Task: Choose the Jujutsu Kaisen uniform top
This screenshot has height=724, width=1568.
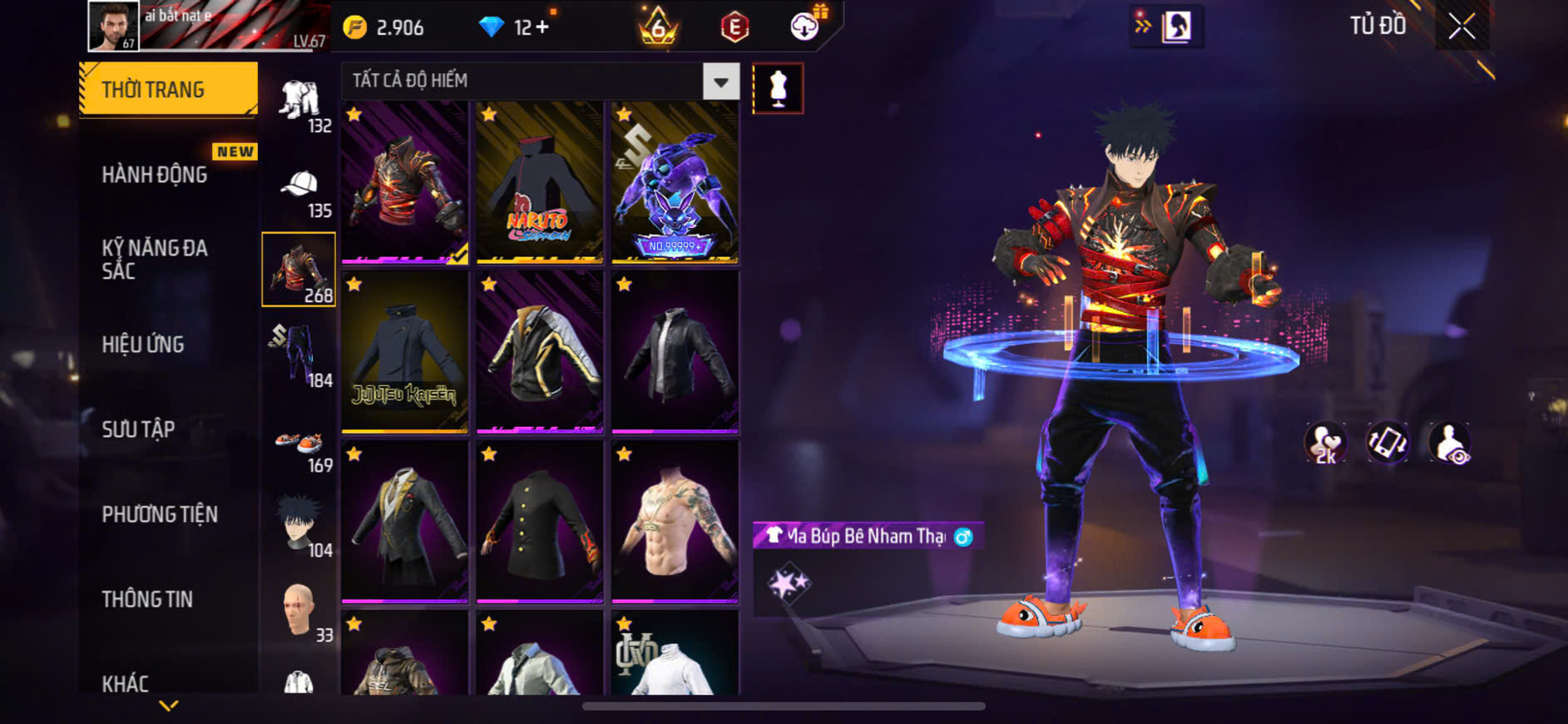Action: [404, 352]
